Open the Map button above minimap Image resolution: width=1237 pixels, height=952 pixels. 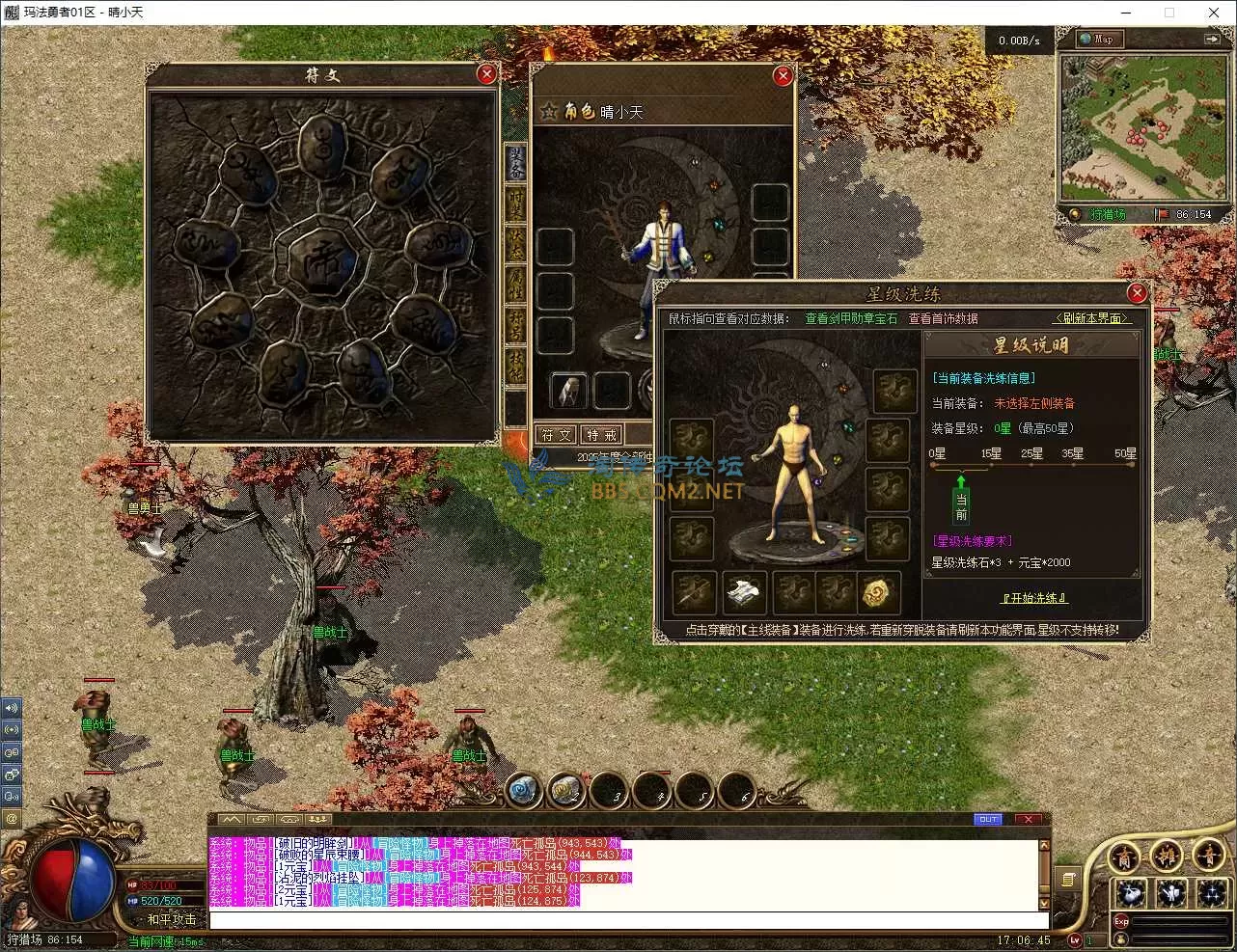click(x=1098, y=40)
